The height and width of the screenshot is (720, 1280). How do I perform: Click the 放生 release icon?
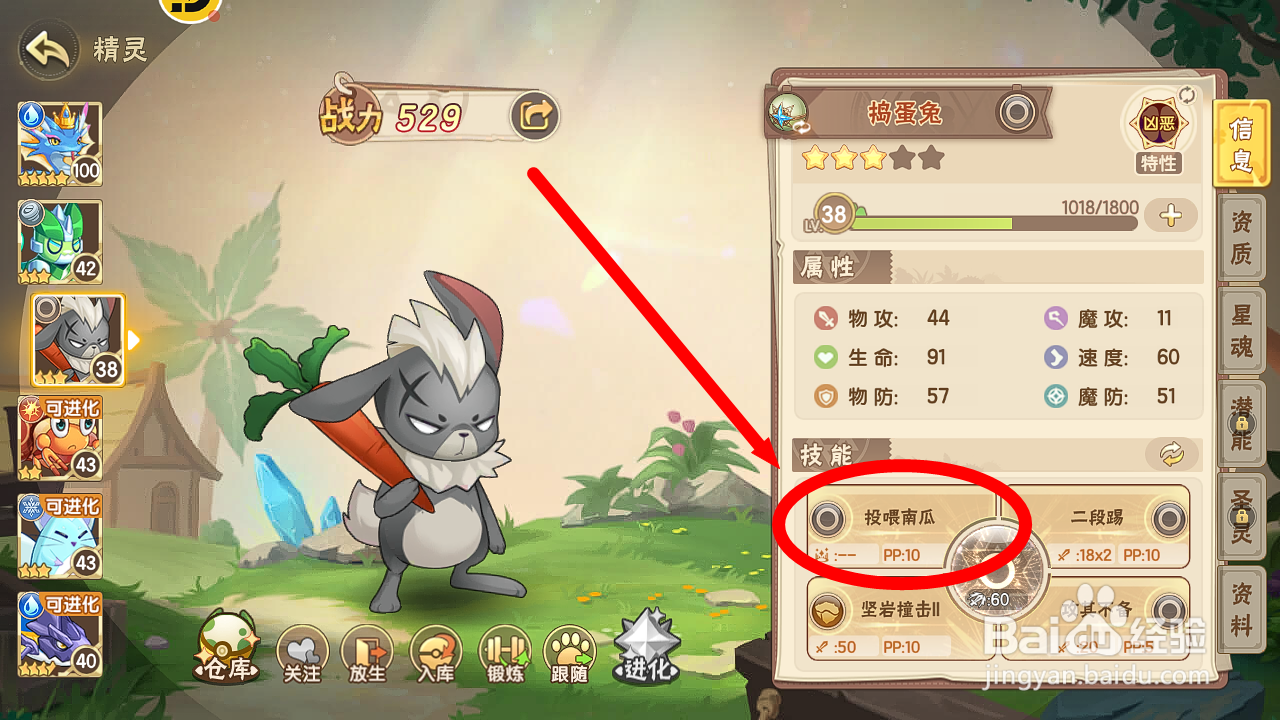[x=369, y=652]
